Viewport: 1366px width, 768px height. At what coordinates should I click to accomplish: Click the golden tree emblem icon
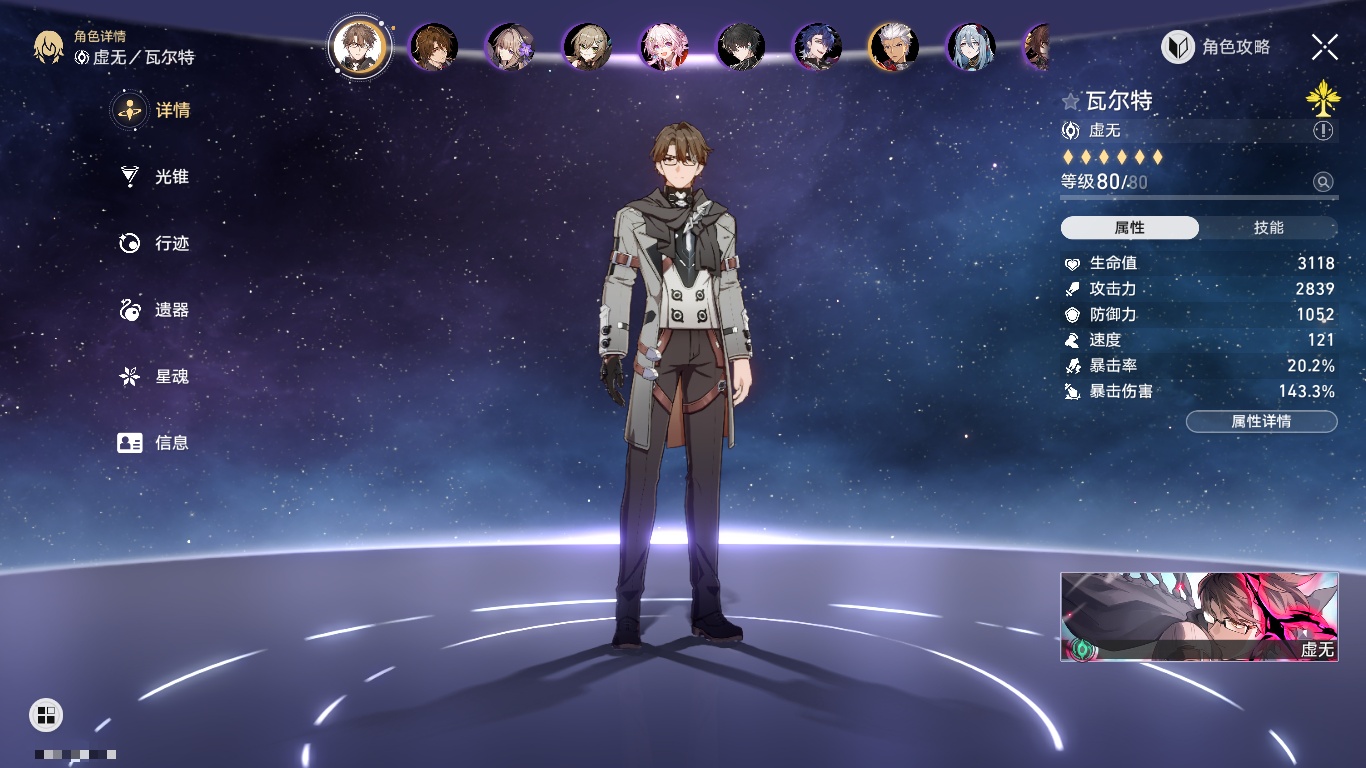click(1322, 98)
